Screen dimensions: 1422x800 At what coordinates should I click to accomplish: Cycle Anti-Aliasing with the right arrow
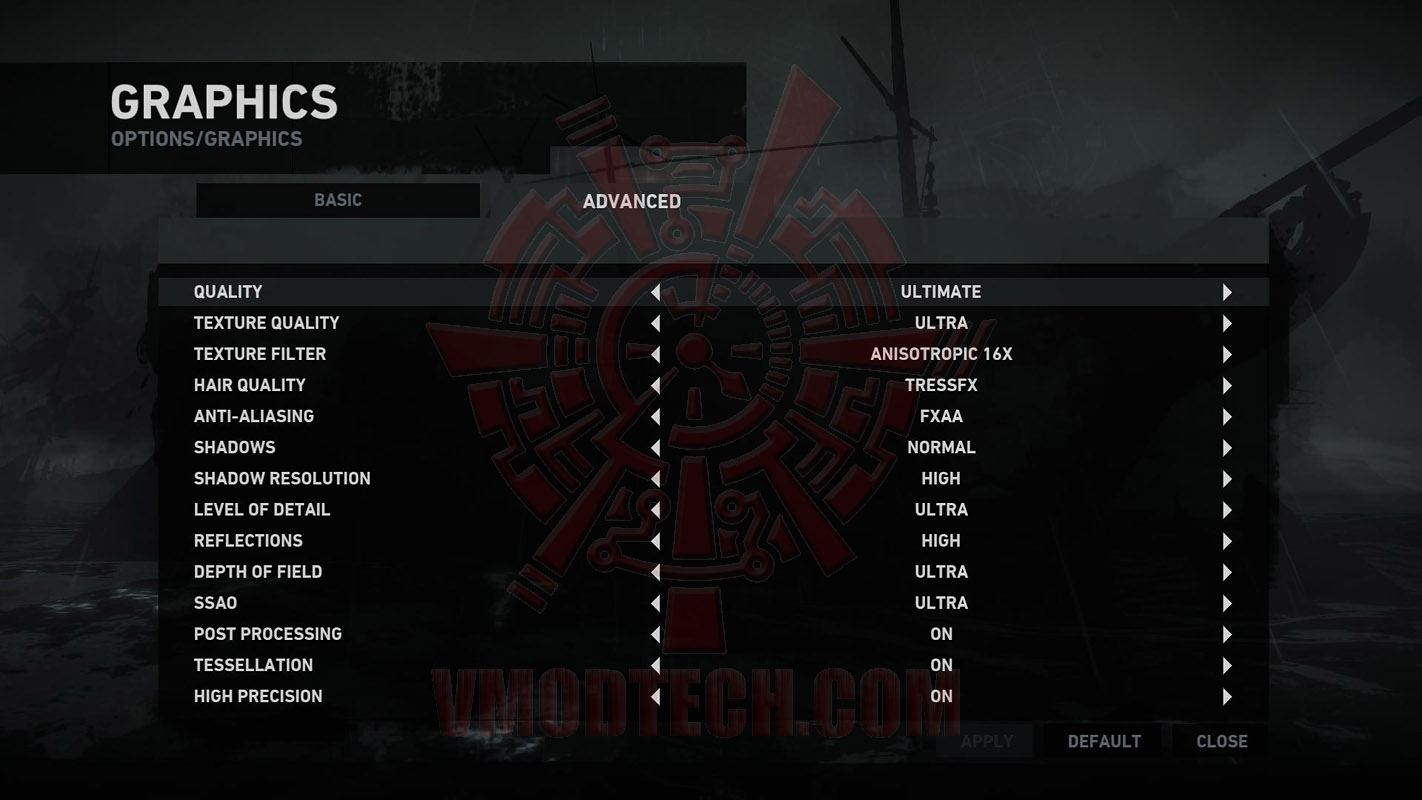pos(1227,417)
